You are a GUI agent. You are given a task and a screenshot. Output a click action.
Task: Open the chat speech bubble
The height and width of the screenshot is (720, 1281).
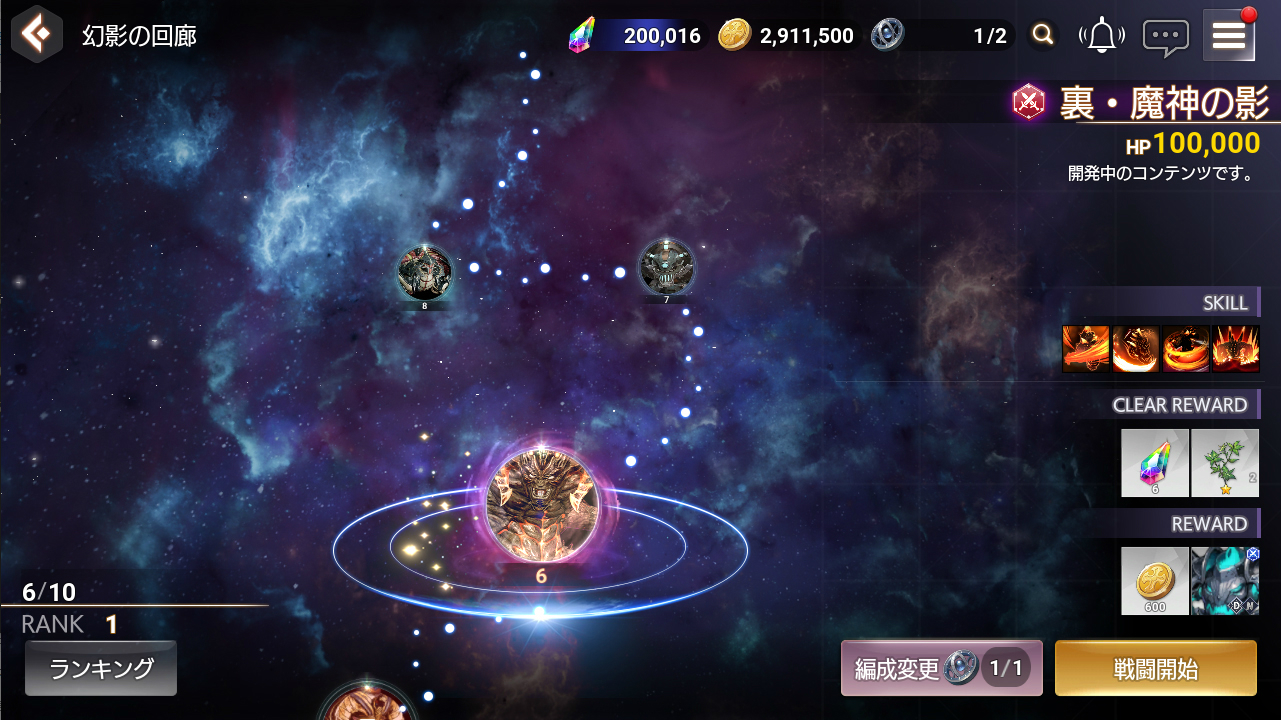click(1166, 37)
